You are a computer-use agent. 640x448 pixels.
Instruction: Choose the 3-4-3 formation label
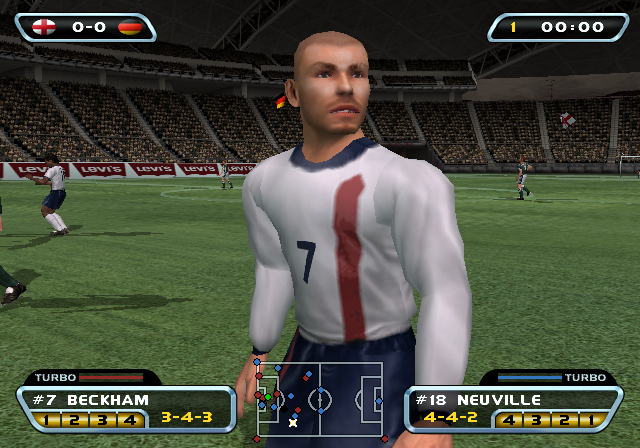[185, 416]
